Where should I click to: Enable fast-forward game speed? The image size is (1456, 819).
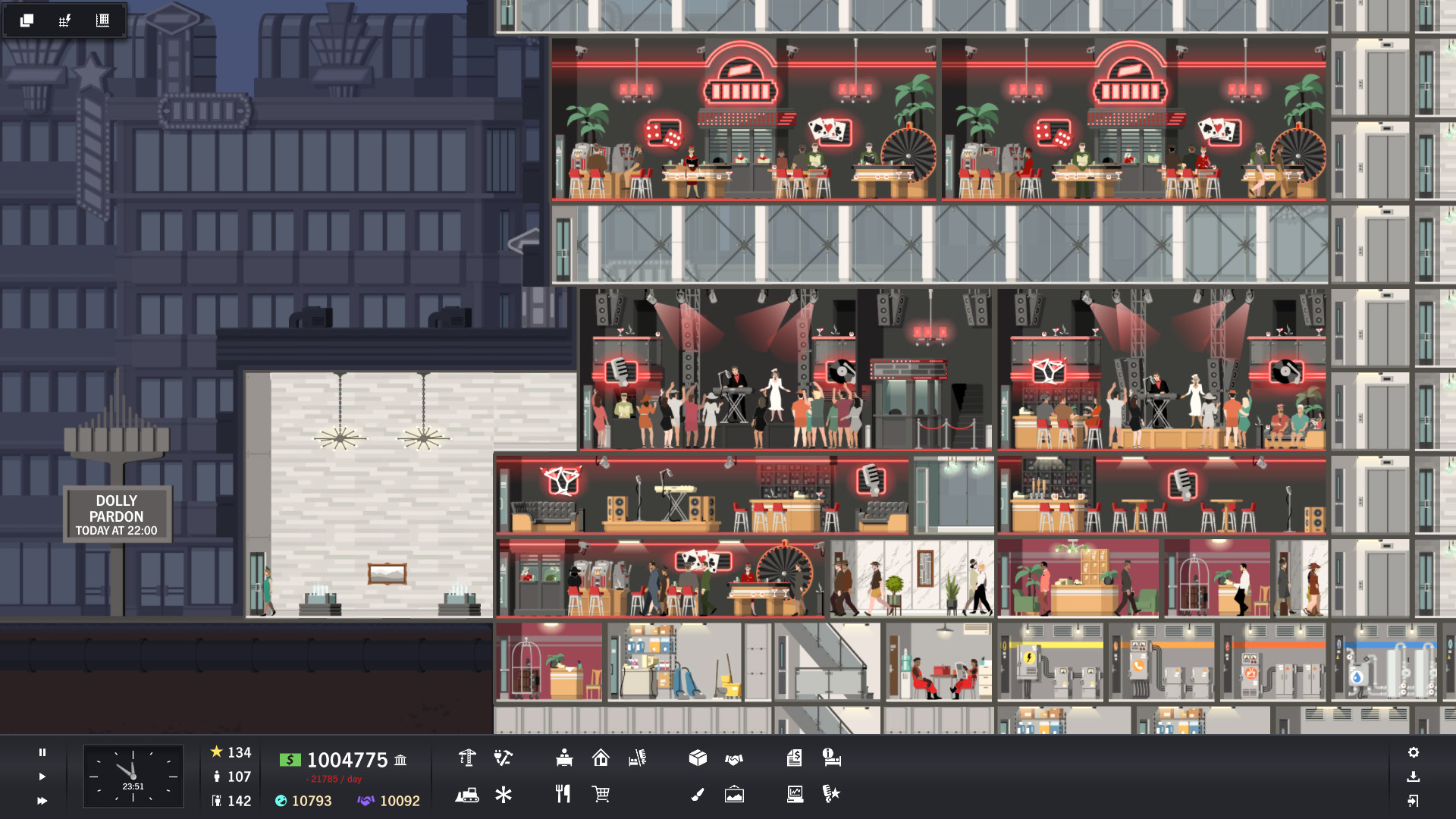tap(42, 801)
